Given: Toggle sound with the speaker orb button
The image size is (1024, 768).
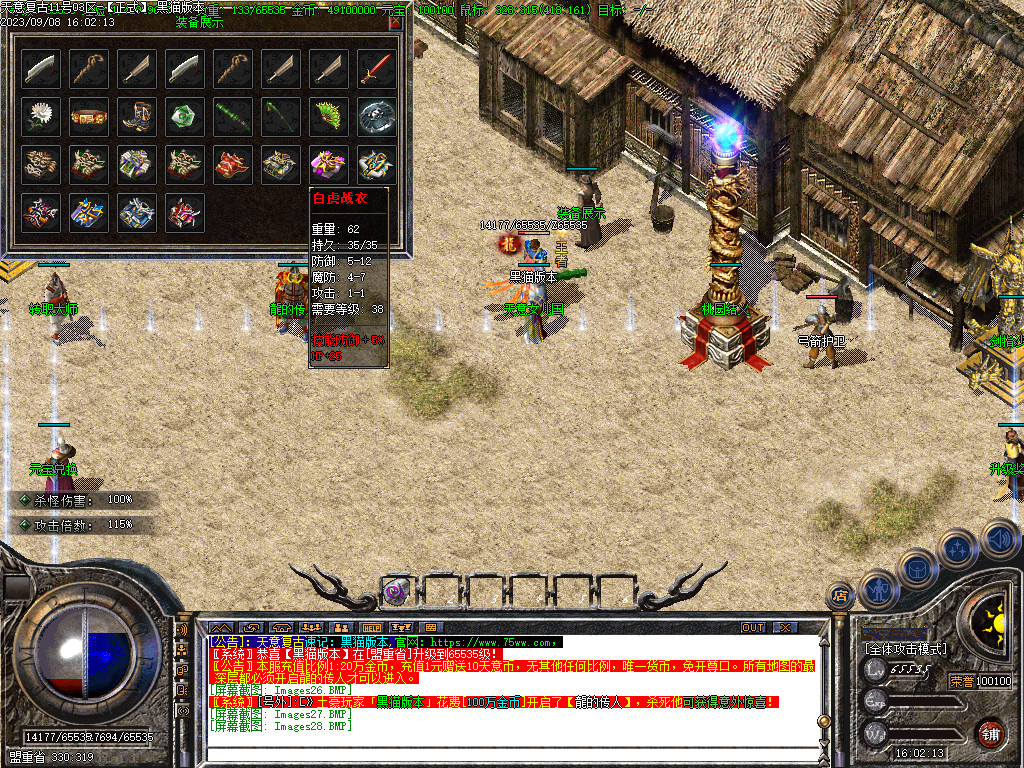Looking at the screenshot, I should pyautogui.click(x=1000, y=539).
